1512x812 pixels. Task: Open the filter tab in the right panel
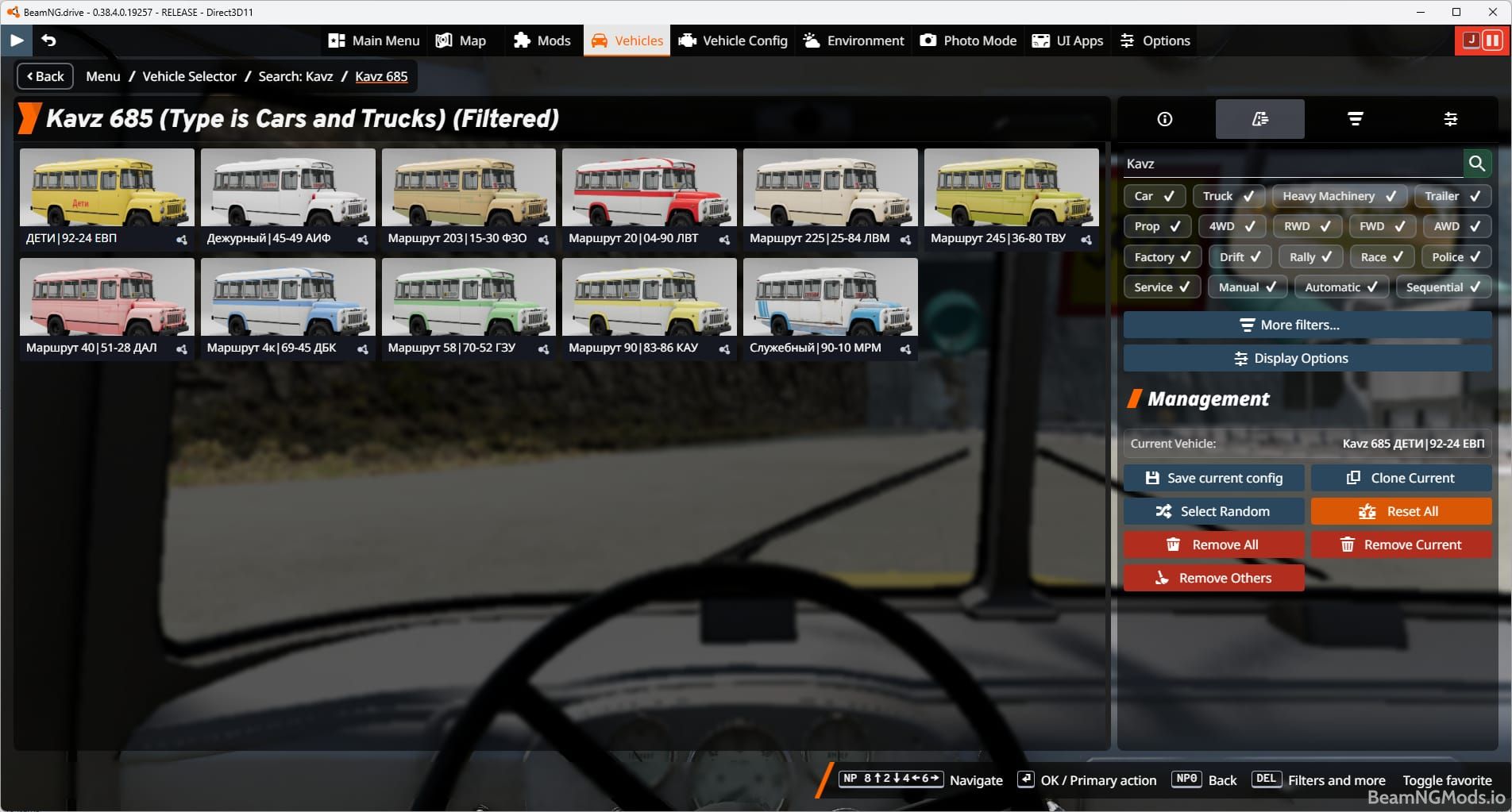pyautogui.click(x=1356, y=119)
